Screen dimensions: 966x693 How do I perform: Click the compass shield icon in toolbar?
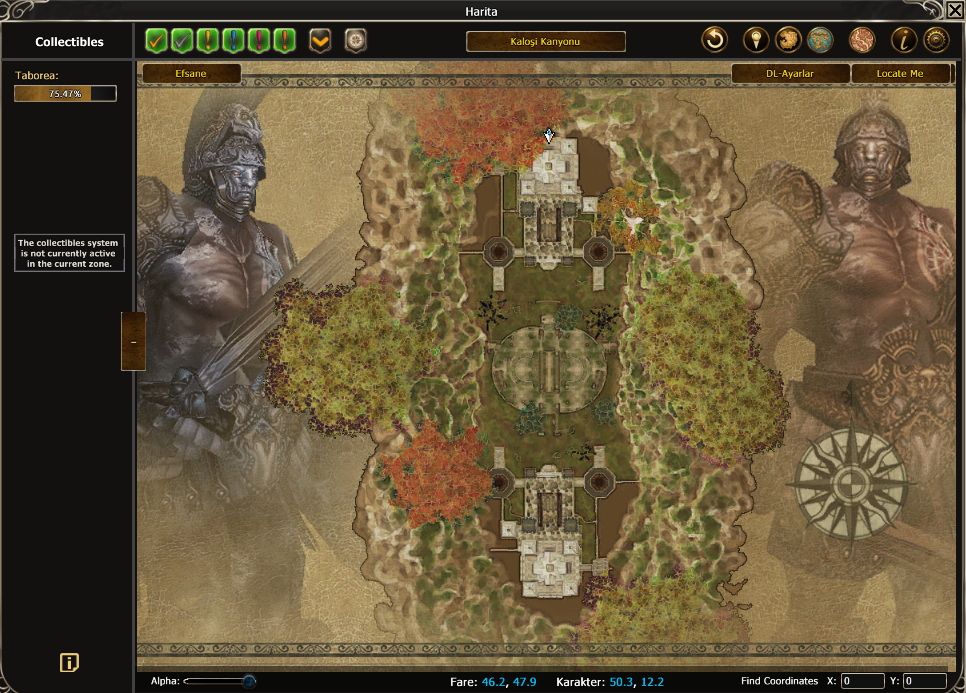point(355,41)
